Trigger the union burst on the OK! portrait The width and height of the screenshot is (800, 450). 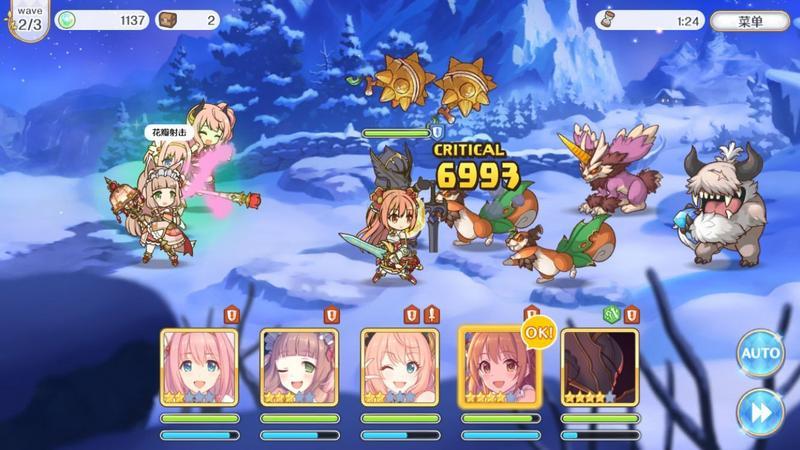498,364
